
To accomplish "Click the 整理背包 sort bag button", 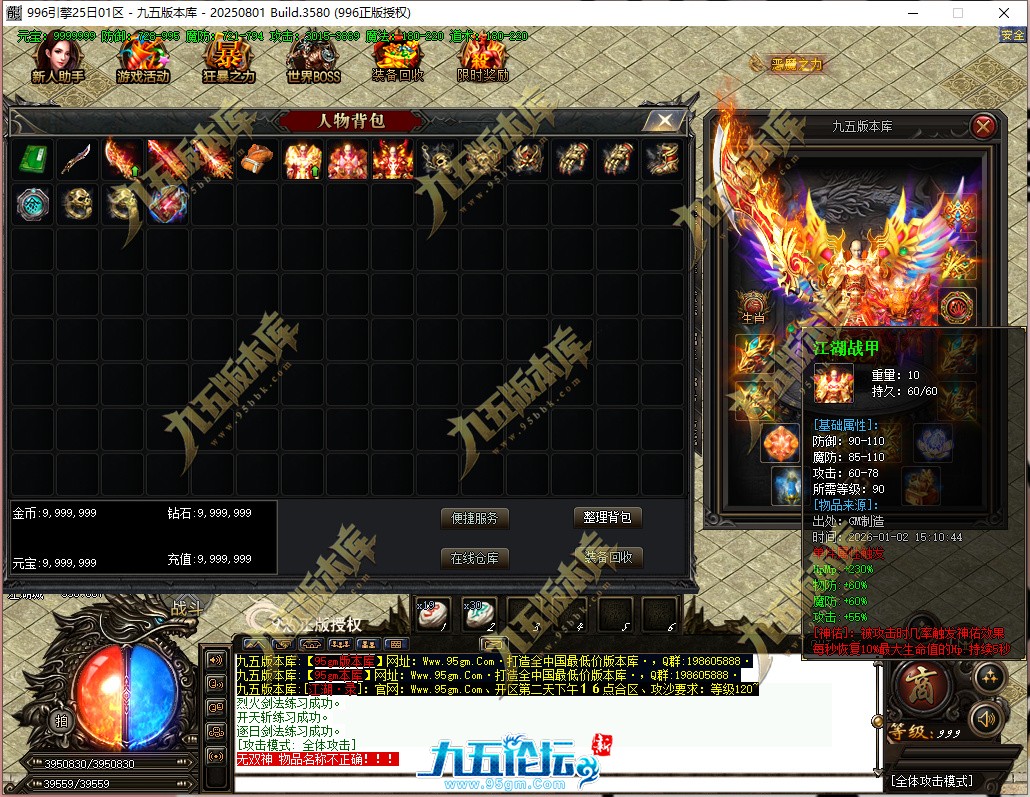I will [608, 518].
